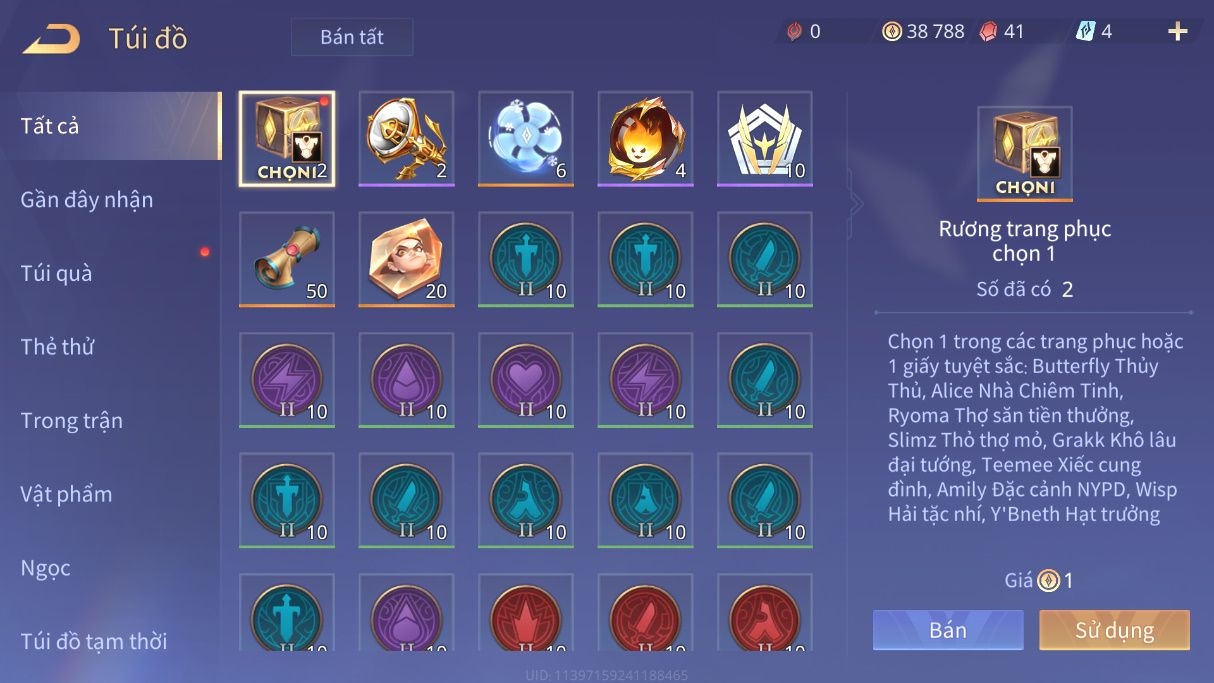The image size is (1214, 683).
Task: Select the smiling fire spirit item
Action: pos(645,139)
